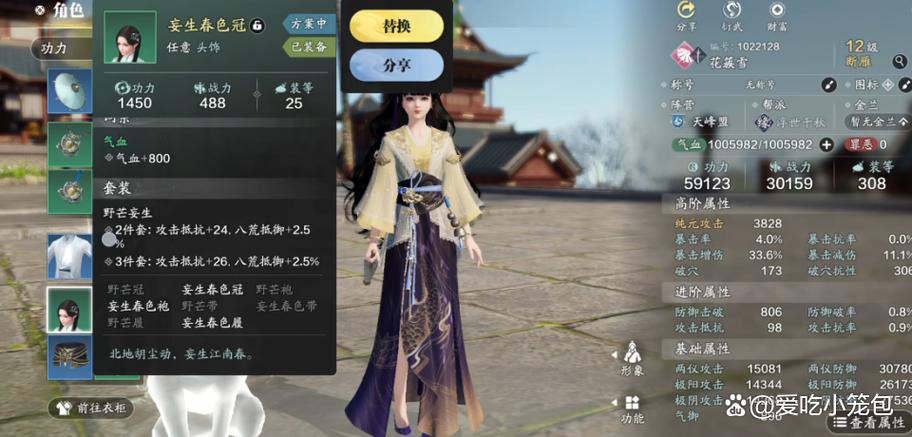912x437 pixels.
Task: Go to the wardrobe via 前往衣柜
Action: pyautogui.click(x=92, y=408)
